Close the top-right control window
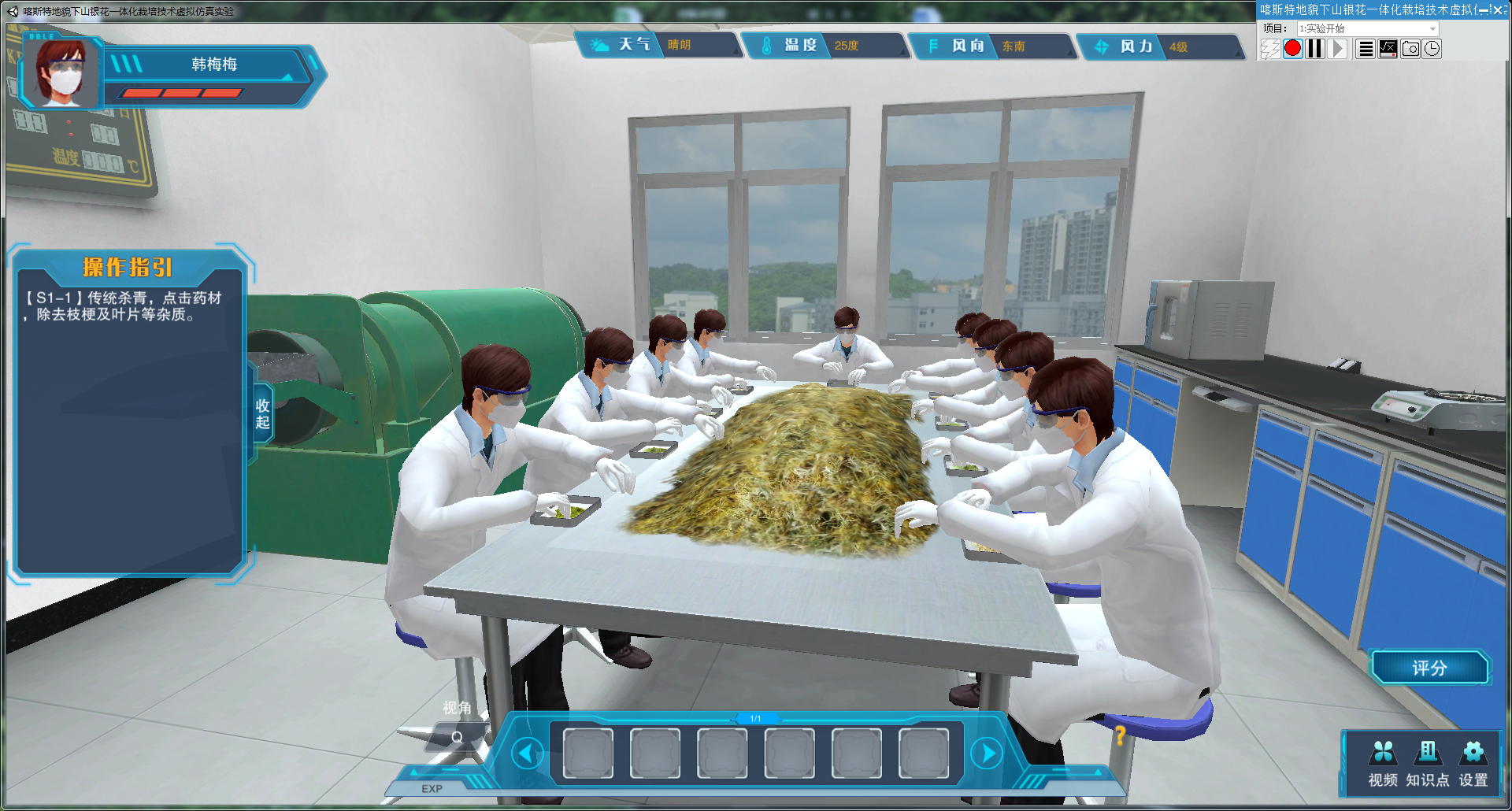 tap(1498, 10)
